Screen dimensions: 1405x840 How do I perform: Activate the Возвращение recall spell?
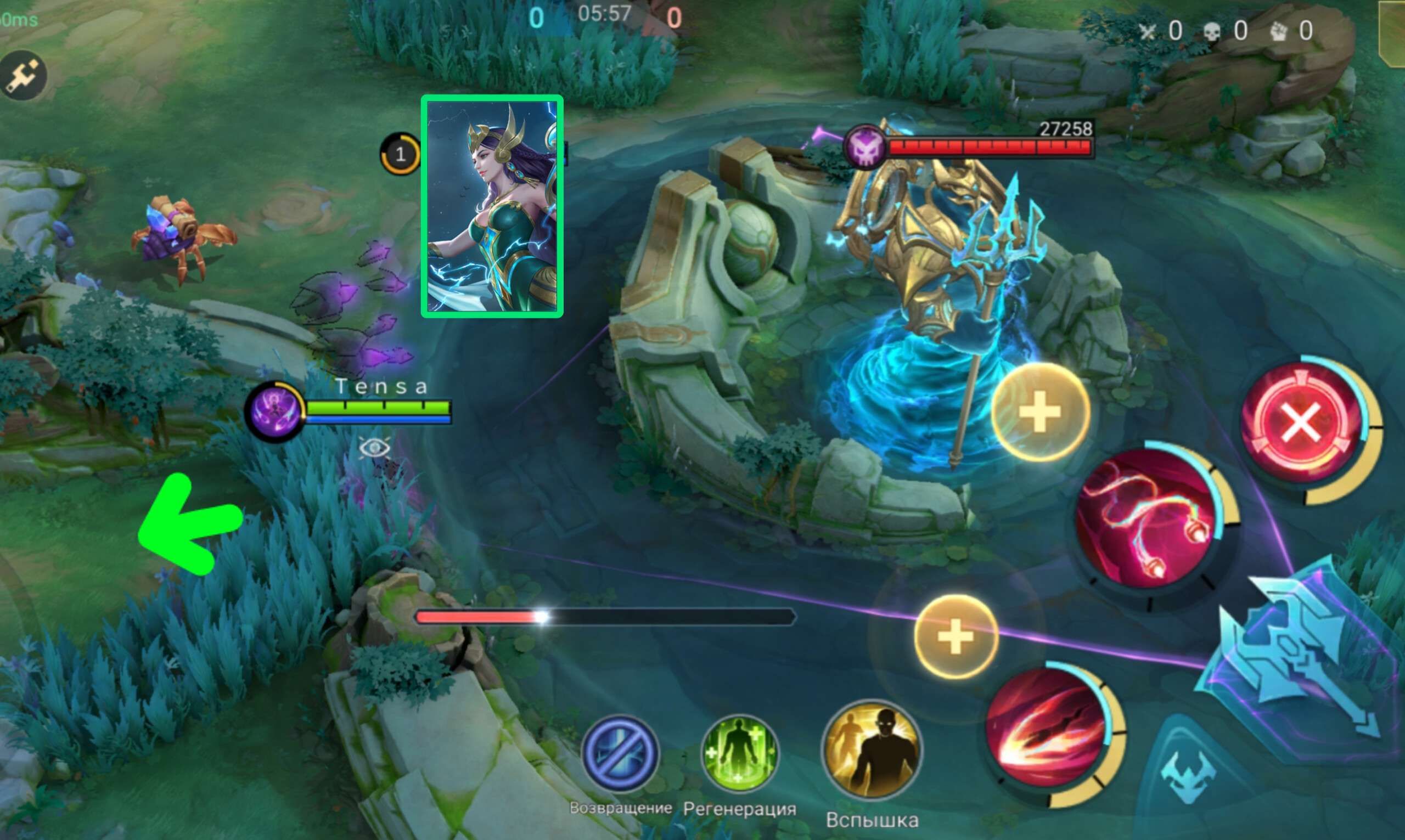(620, 754)
